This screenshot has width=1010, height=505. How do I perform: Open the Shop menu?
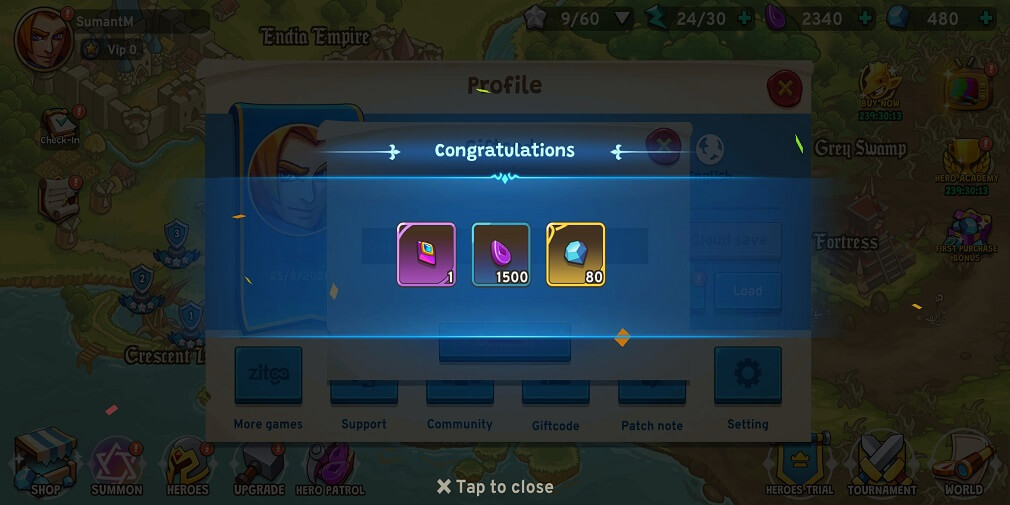(x=46, y=463)
